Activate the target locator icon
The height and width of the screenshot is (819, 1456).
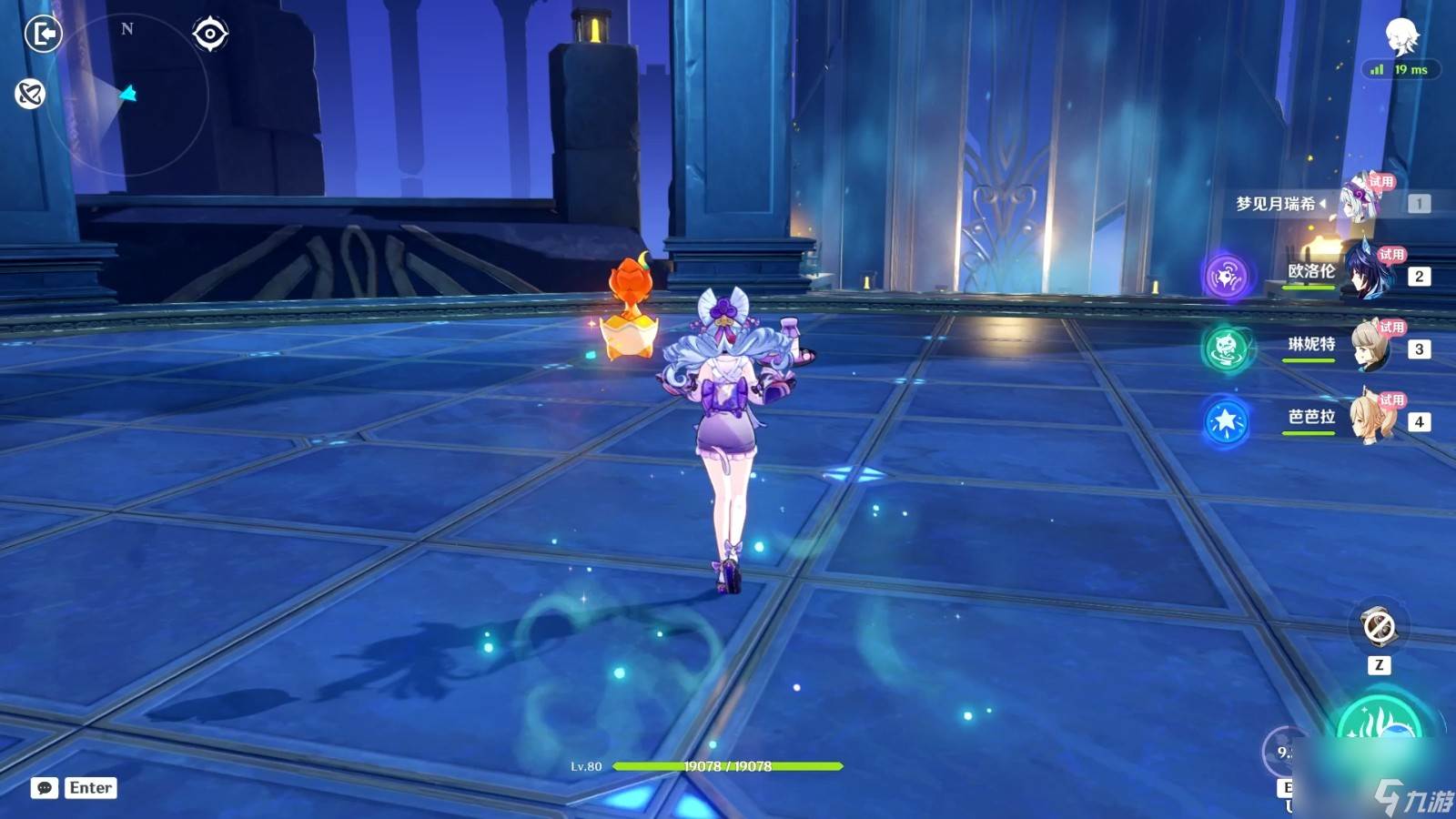click(210, 35)
